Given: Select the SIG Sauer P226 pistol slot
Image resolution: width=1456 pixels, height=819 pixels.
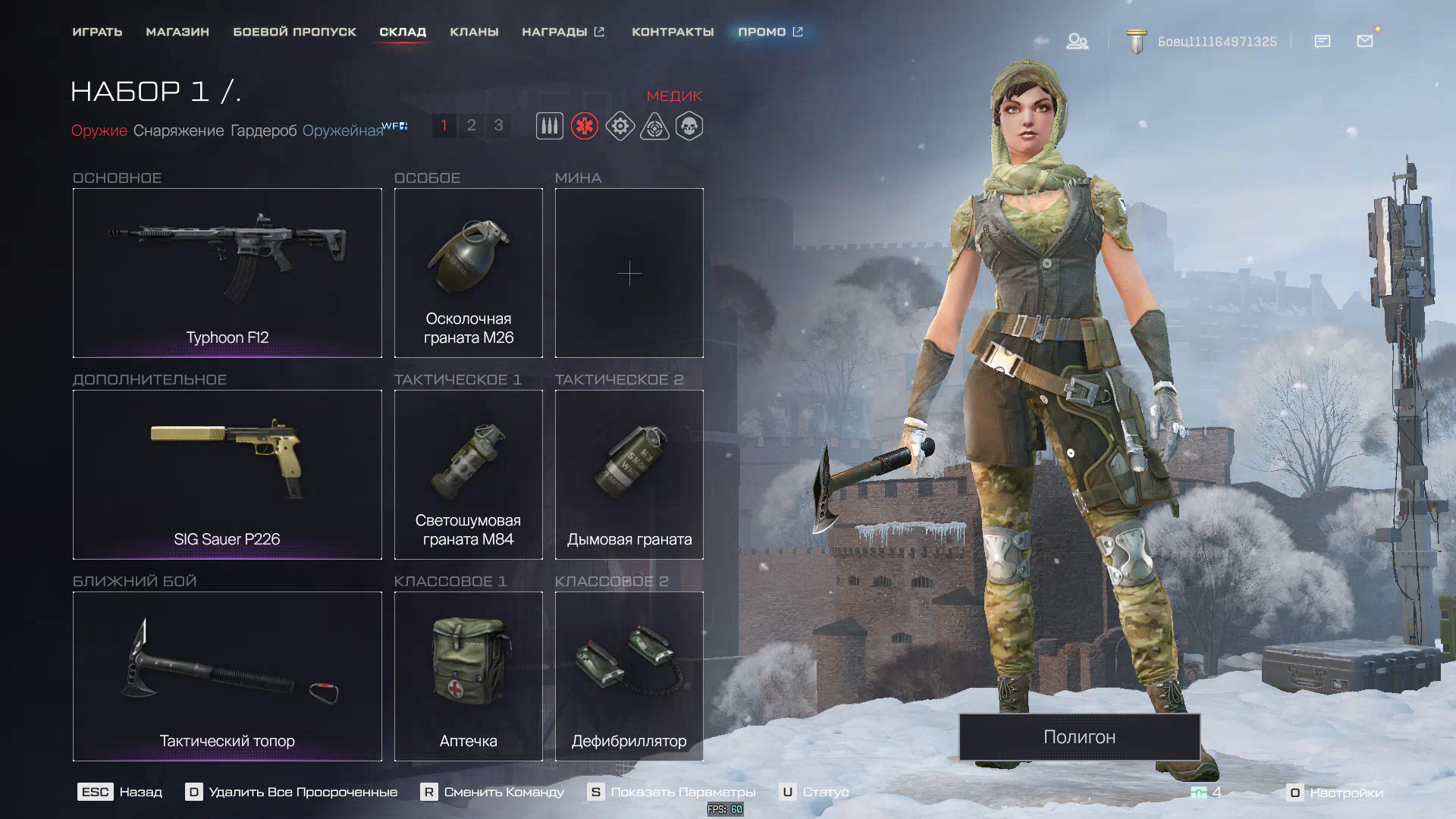Looking at the screenshot, I should 227,474.
